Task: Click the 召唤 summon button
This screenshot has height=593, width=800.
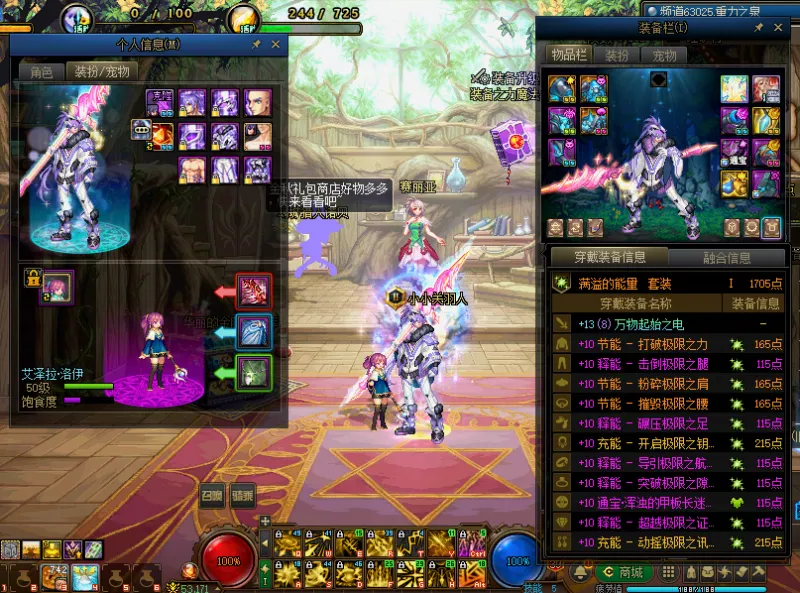Action: coord(211,495)
